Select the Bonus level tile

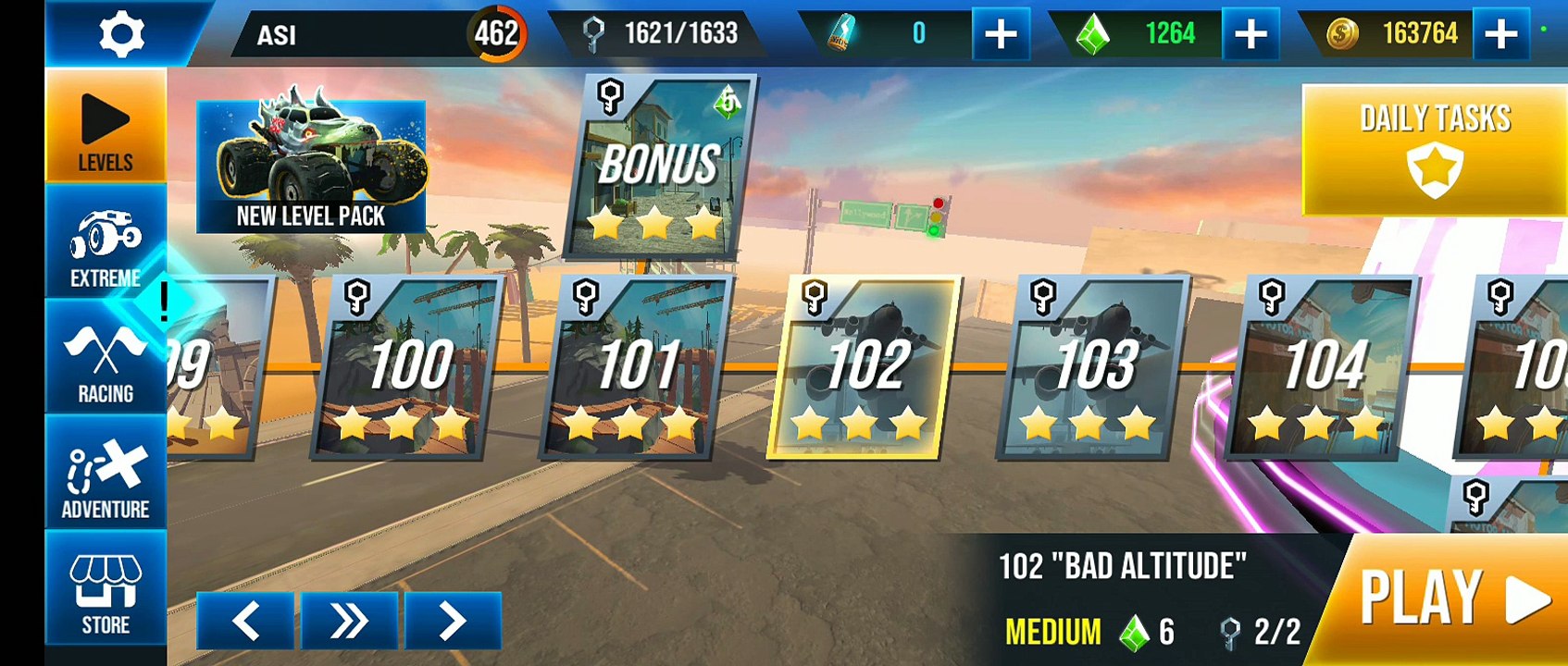[x=658, y=168]
